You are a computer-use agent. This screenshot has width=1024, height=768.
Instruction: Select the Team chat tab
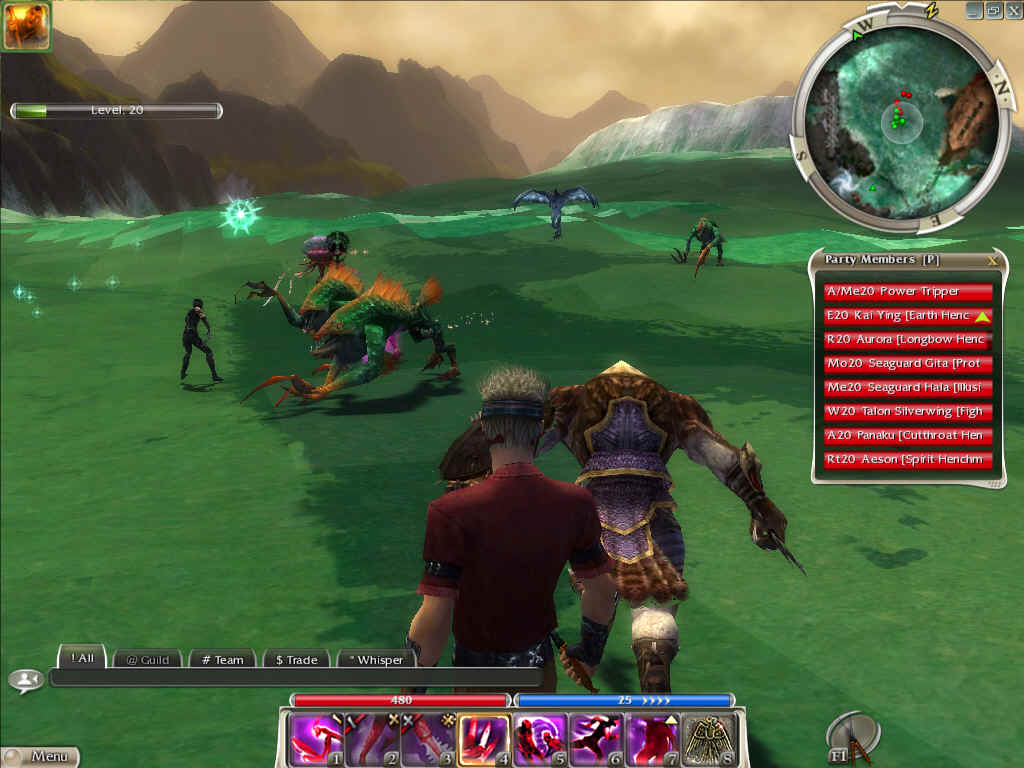tap(222, 659)
